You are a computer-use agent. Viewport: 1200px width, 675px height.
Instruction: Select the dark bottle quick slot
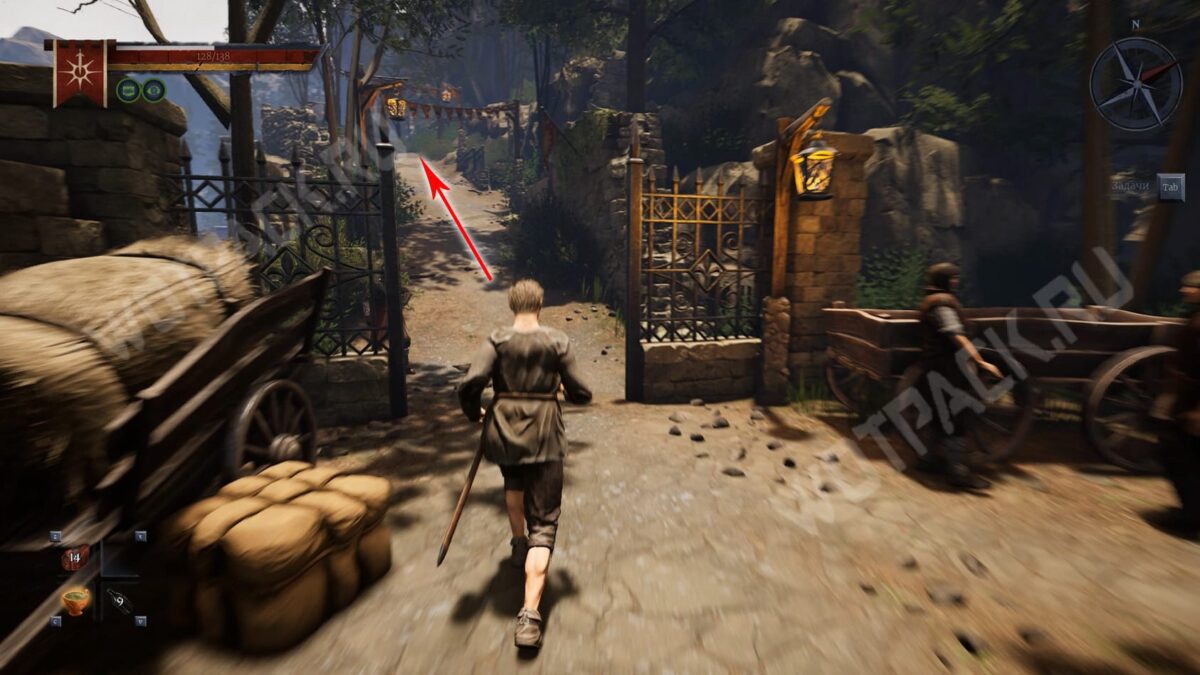(x=120, y=601)
